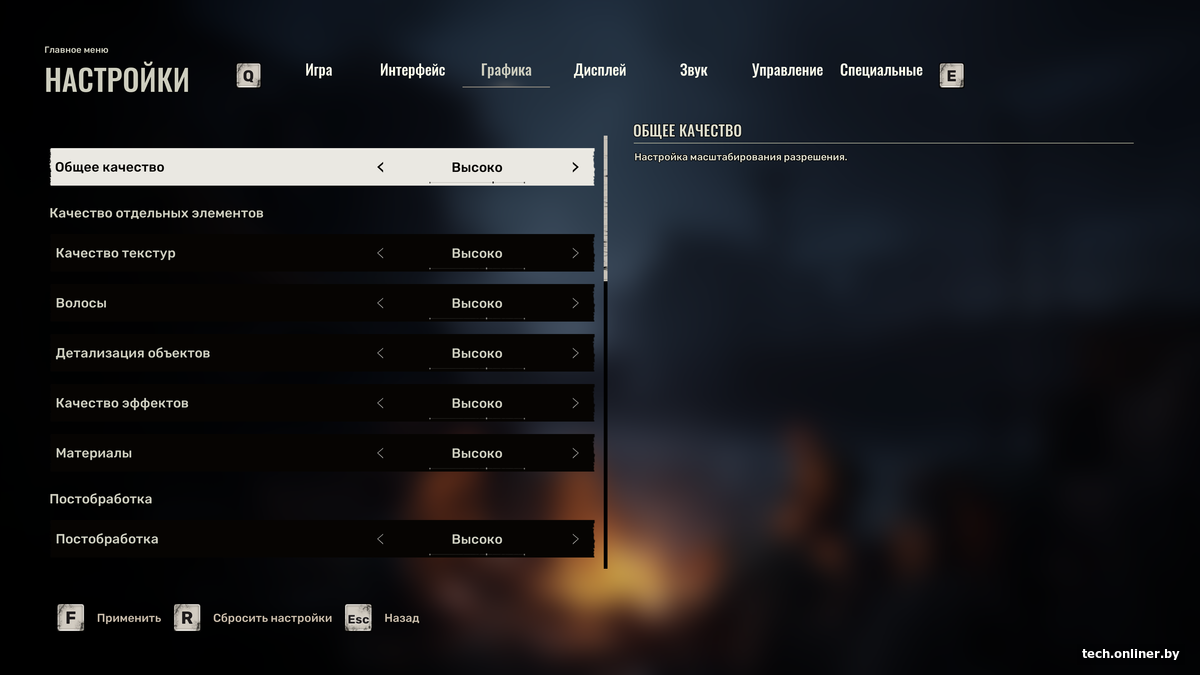Decrease Постобработка setting with left arrow

(380, 539)
